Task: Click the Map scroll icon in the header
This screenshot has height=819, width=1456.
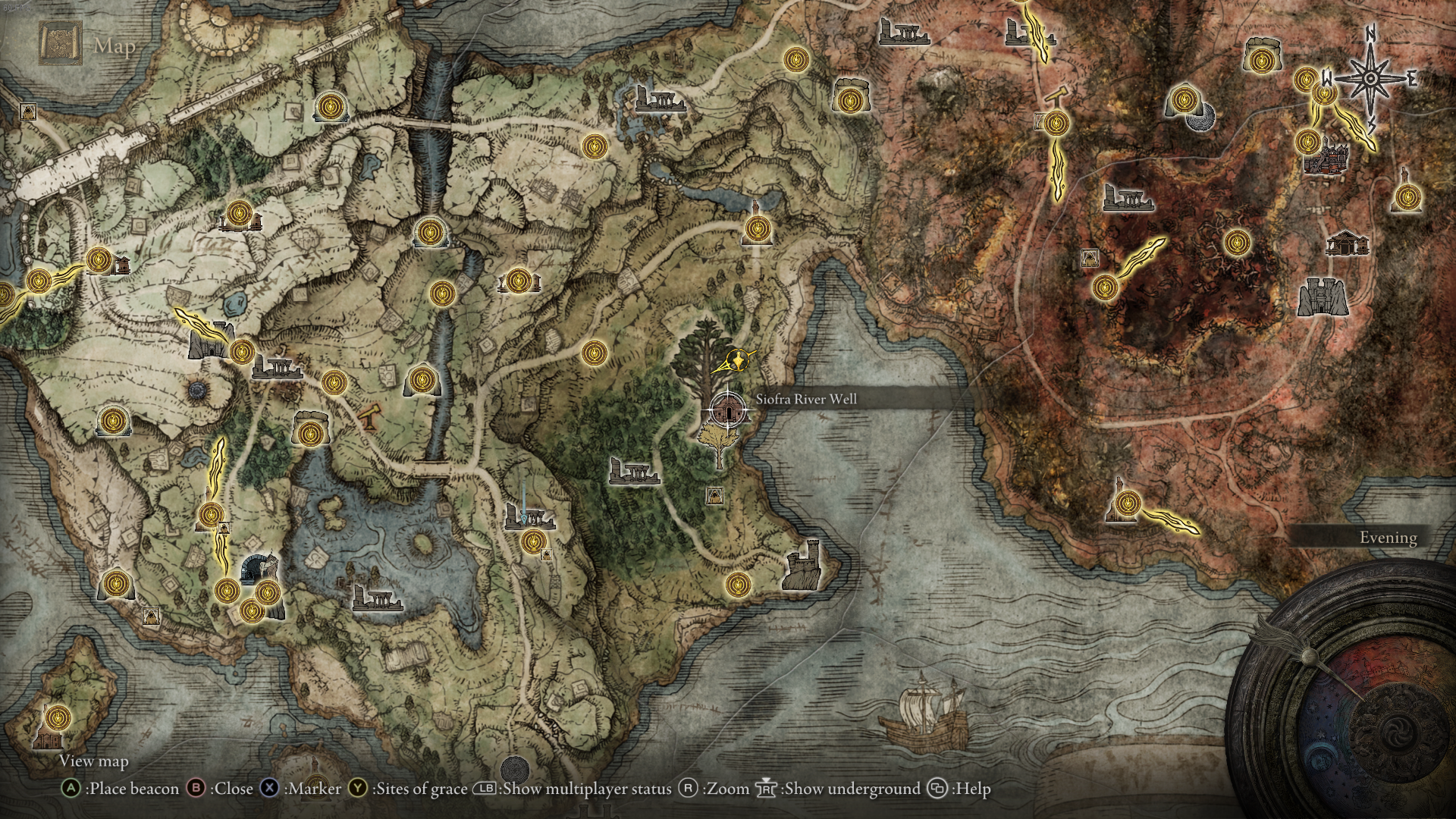Action: [x=61, y=44]
